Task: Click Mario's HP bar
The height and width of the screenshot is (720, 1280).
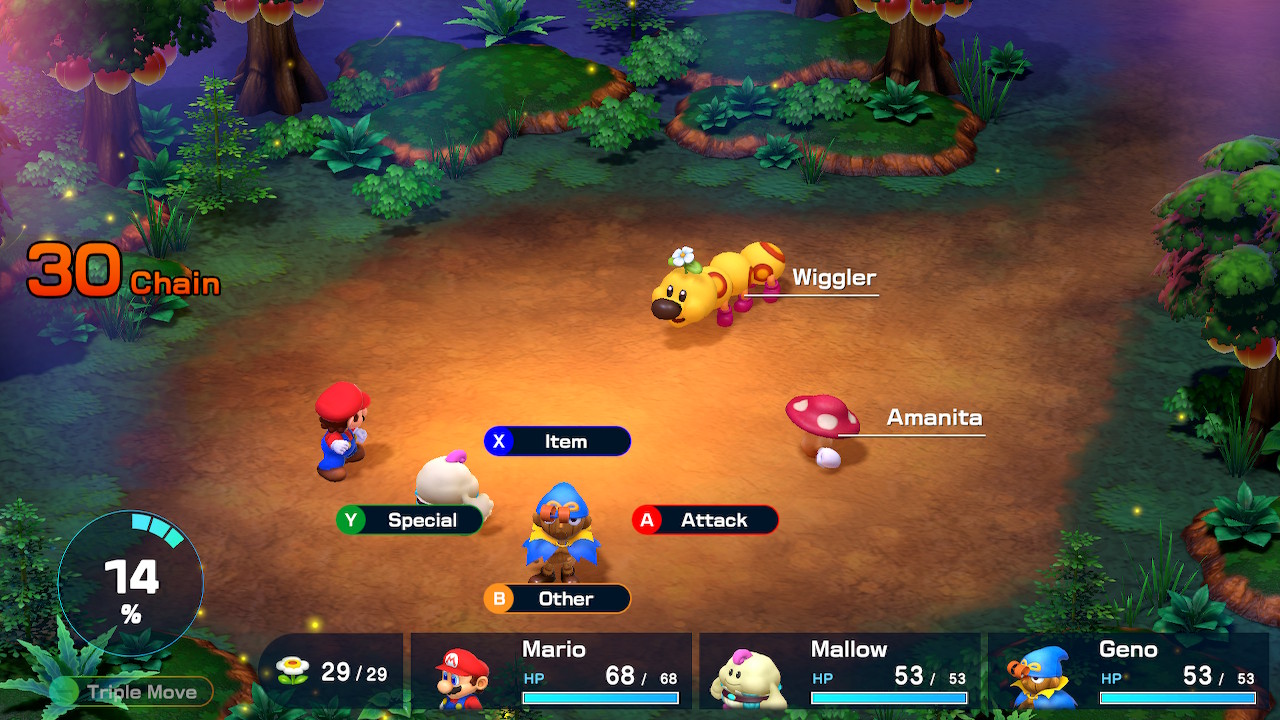Action: tap(600, 699)
